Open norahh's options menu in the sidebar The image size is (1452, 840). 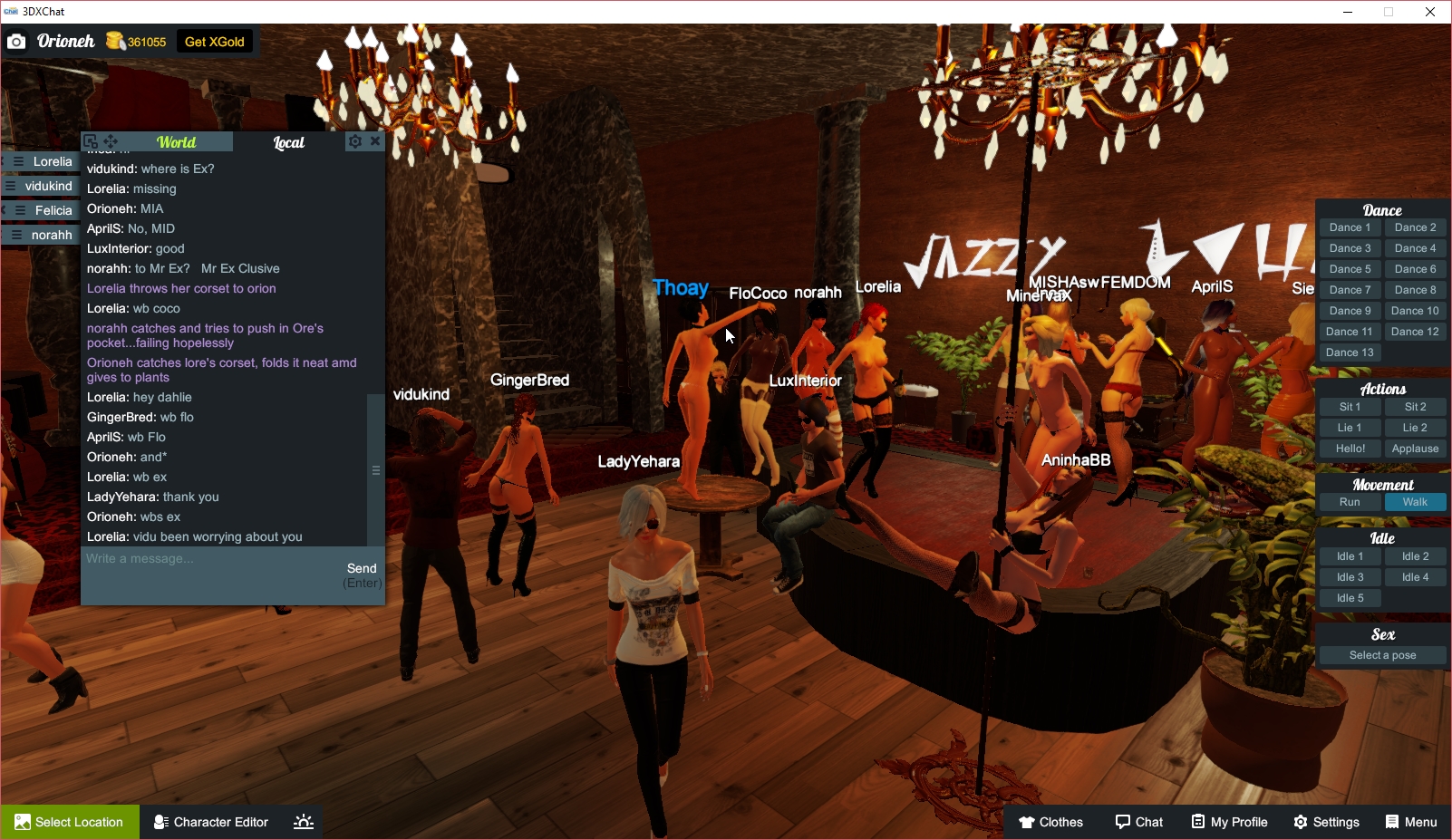coord(15,234)
